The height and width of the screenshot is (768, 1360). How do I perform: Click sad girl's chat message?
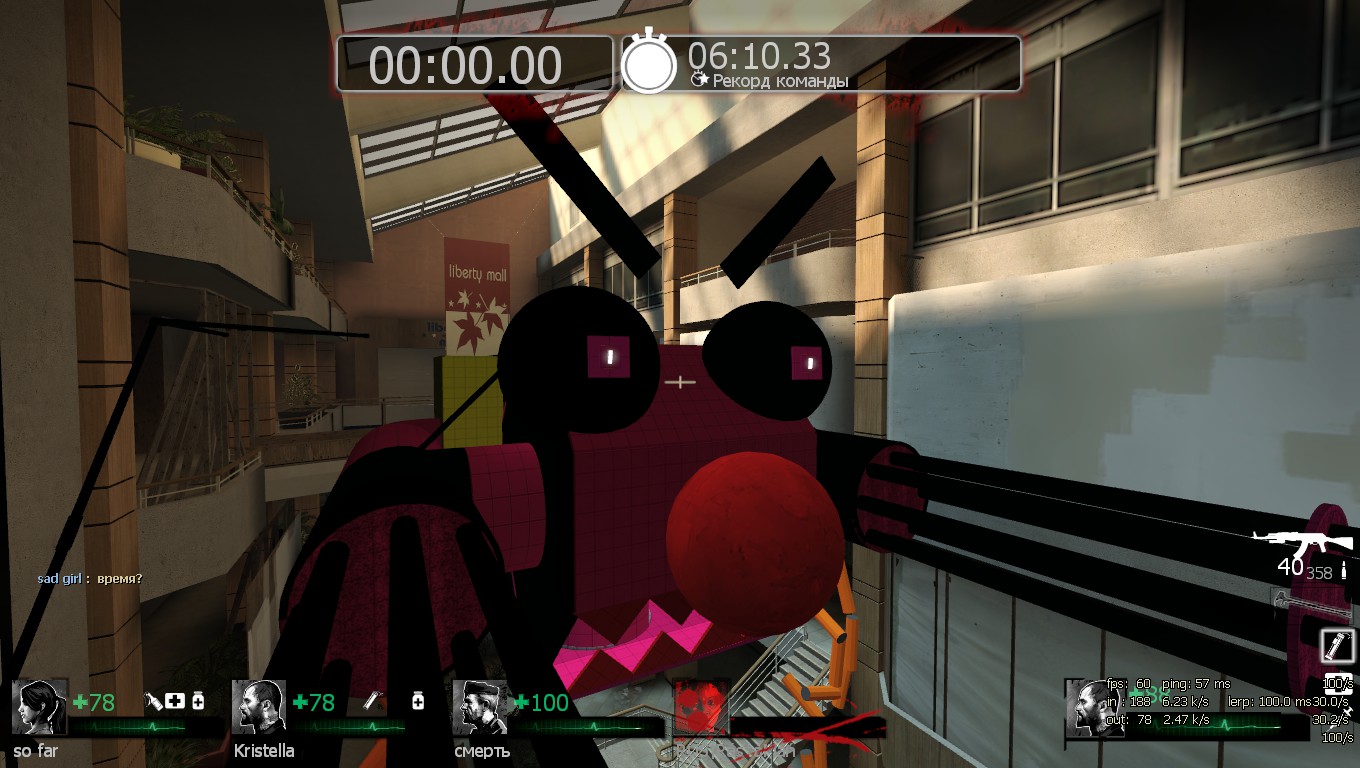click(x=90, y=578)
